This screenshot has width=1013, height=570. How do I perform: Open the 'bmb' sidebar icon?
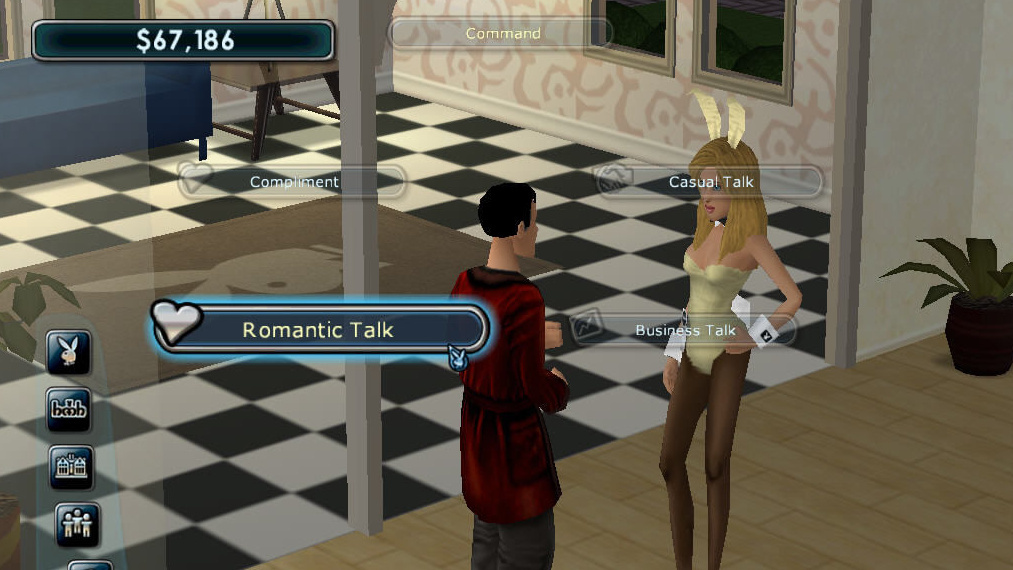click(x=70, y=409)
